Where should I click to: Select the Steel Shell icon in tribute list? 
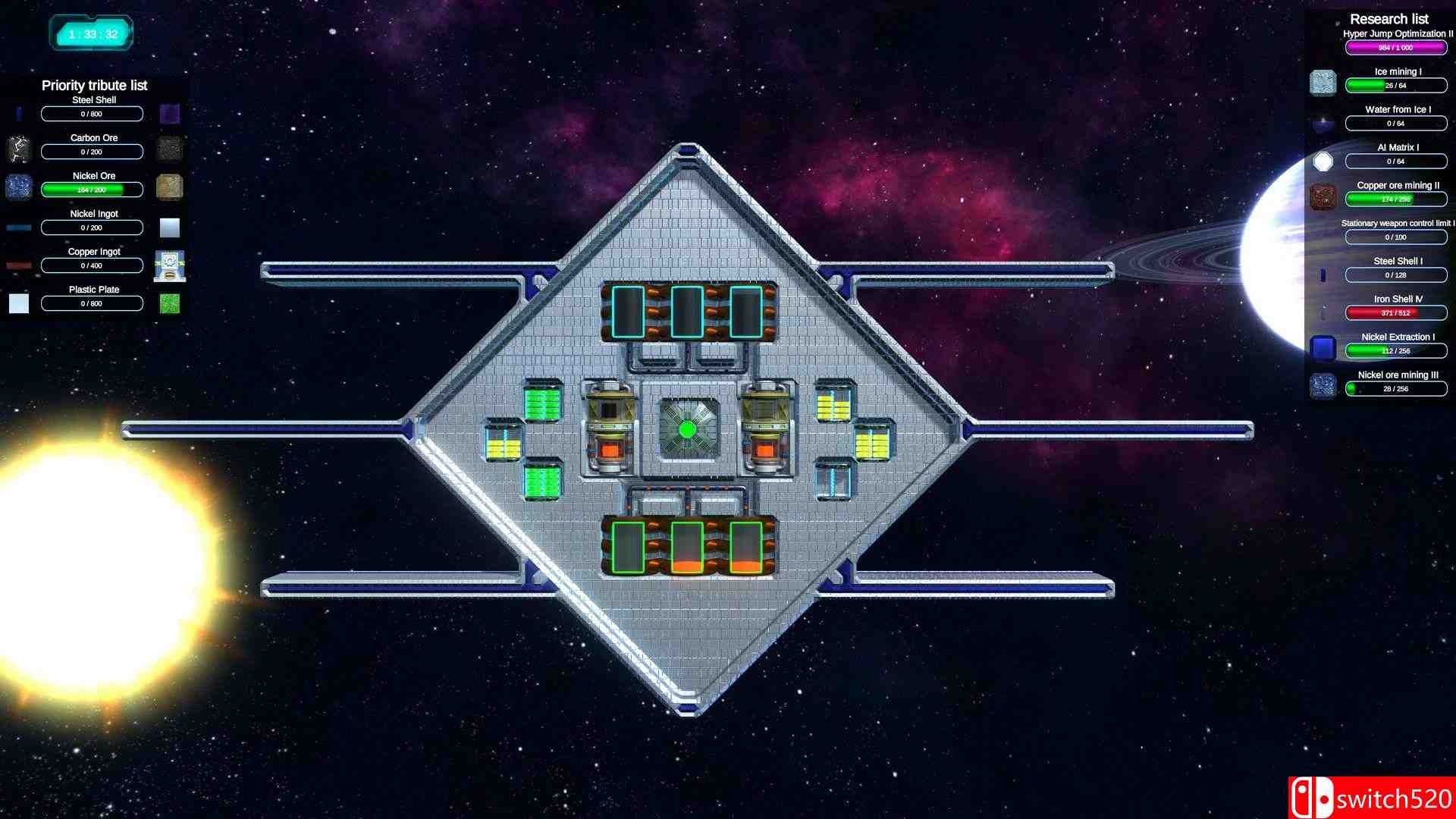click(x=19, y=112)
